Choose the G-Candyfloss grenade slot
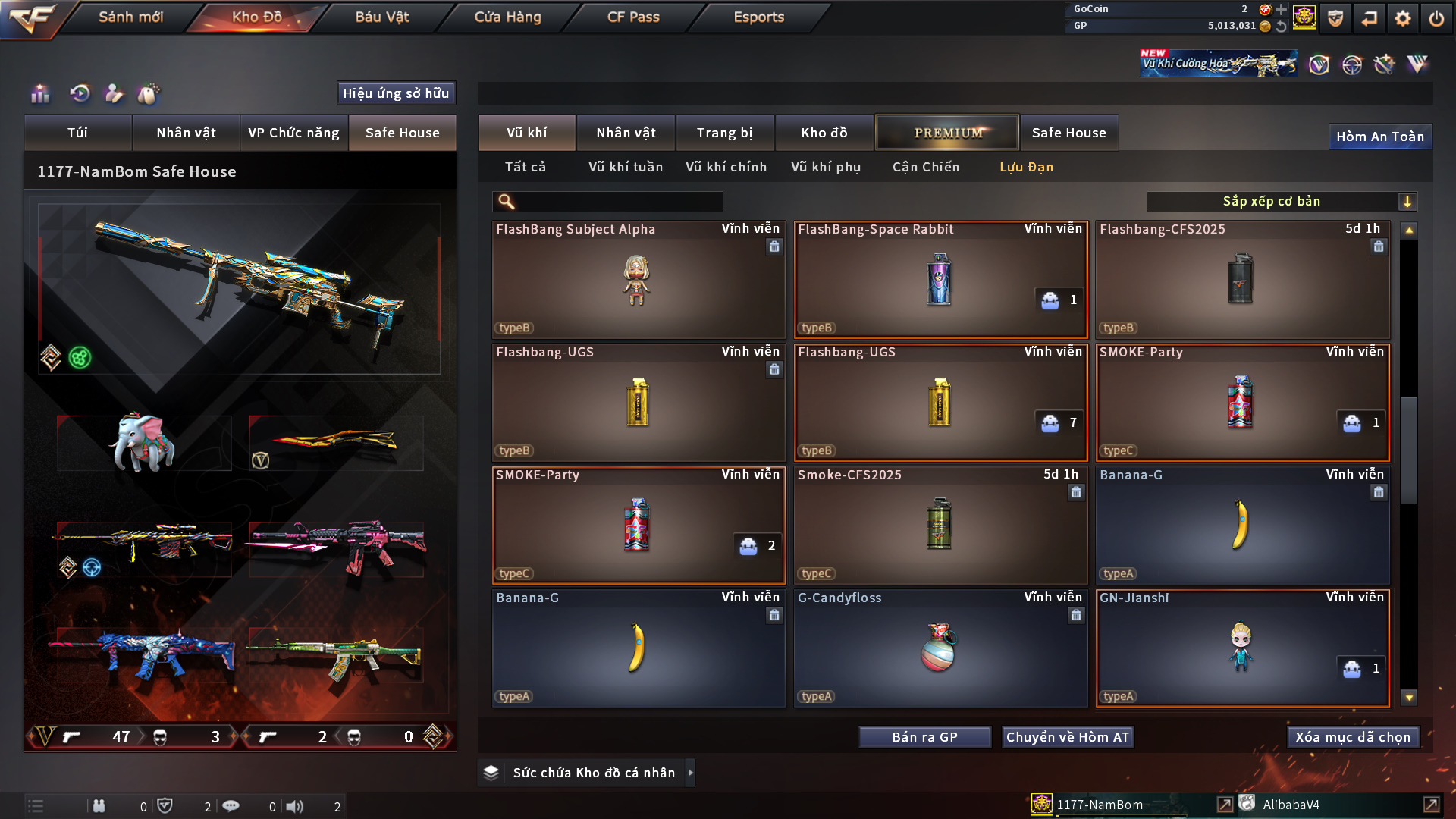The image size is (1456, 819). (940, 649)
